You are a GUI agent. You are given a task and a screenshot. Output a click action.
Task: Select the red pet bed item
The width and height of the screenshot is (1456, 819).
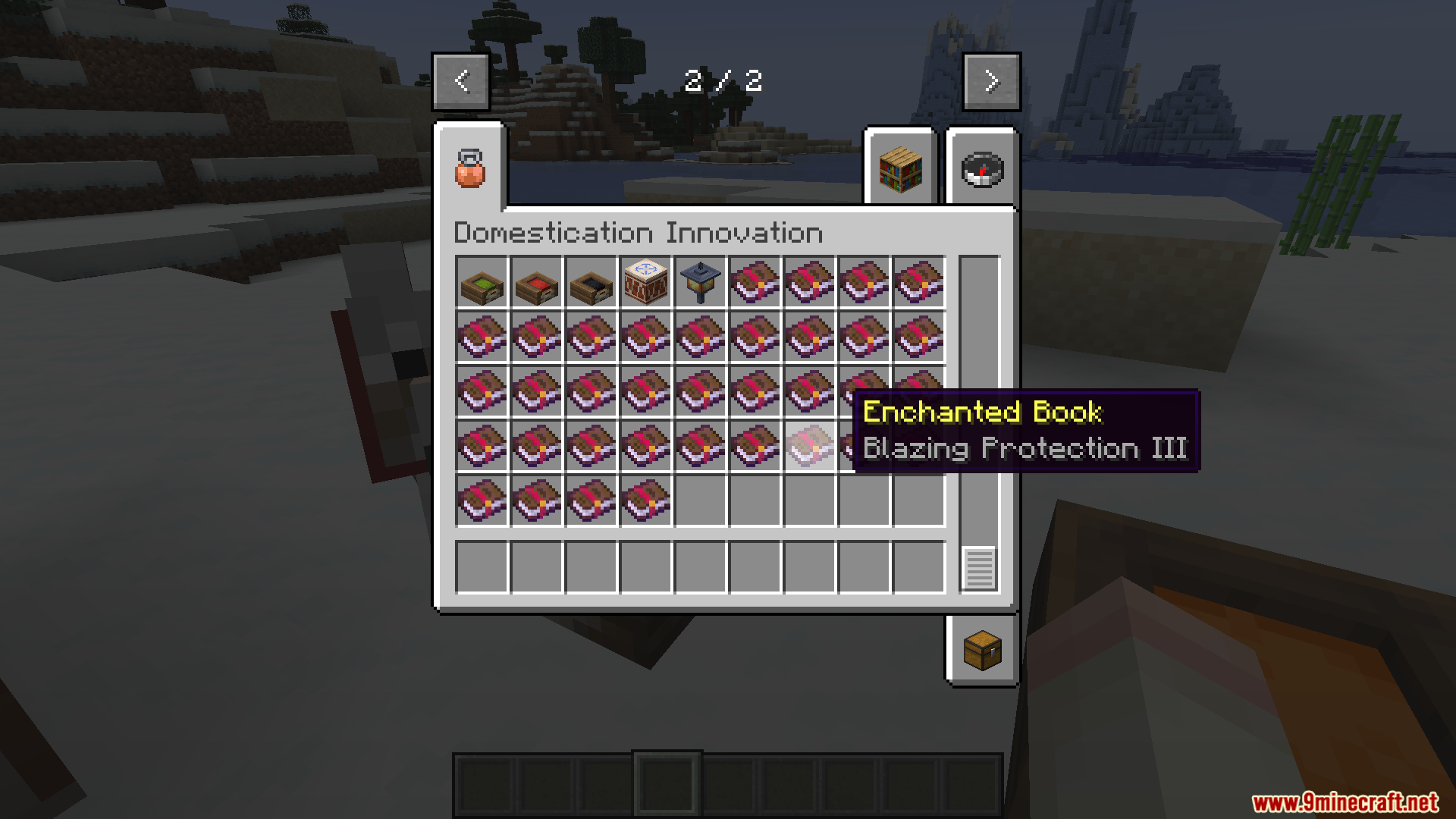pyautogui.click(x=536, y=284)
